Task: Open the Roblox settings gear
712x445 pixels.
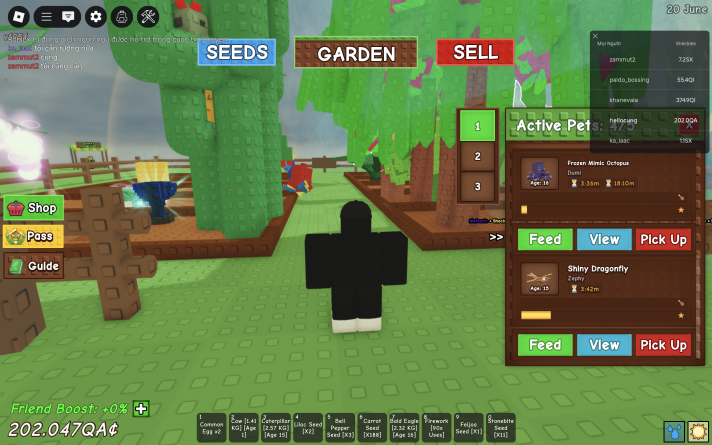Action: click(95, 16)
